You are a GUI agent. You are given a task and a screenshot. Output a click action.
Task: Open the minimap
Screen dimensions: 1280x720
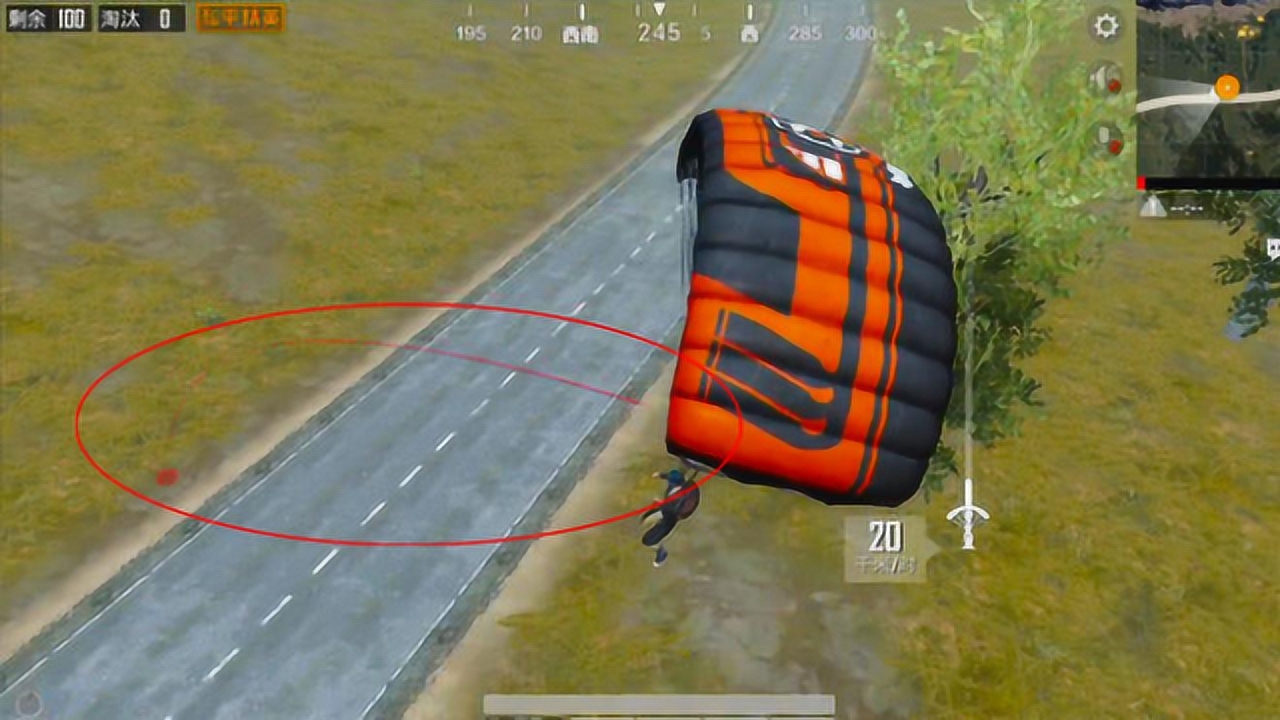(1208, 92)
